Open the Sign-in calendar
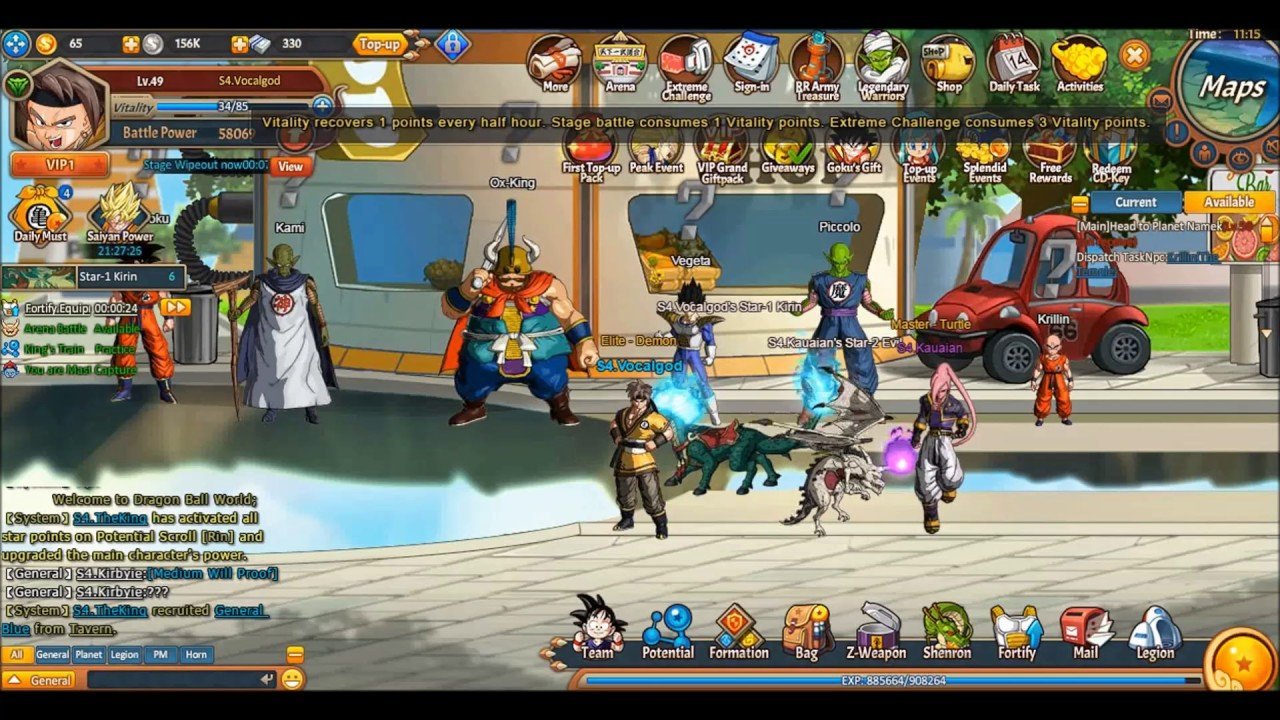Viewport: 1280px width, 720px height. [x=751, y=62]
